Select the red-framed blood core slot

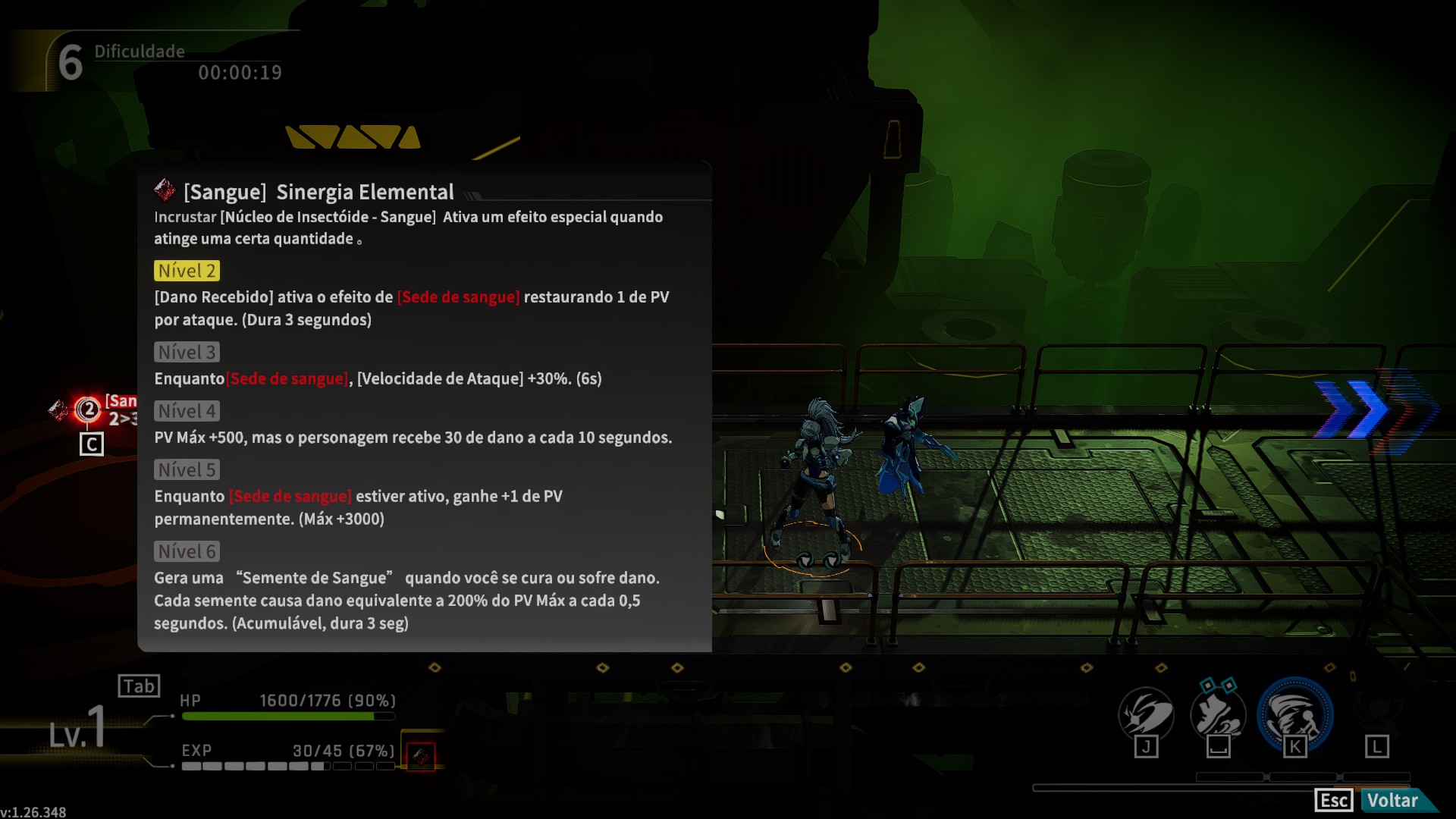click(x=421, y=756)
